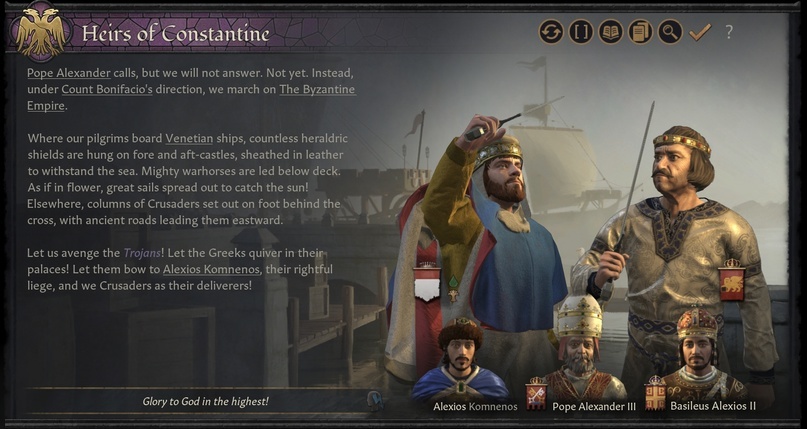Viewport: 807px width, 429px height.
Task: Open the open-book icon
Action: point(610,32)
